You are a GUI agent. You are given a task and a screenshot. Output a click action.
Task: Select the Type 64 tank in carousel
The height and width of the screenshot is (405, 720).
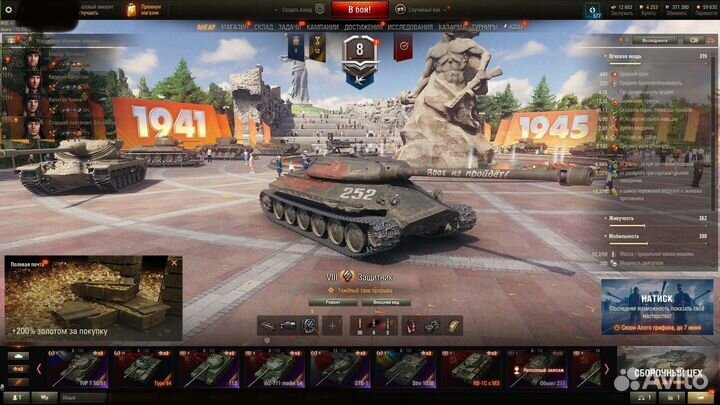[x=149, y=368]
